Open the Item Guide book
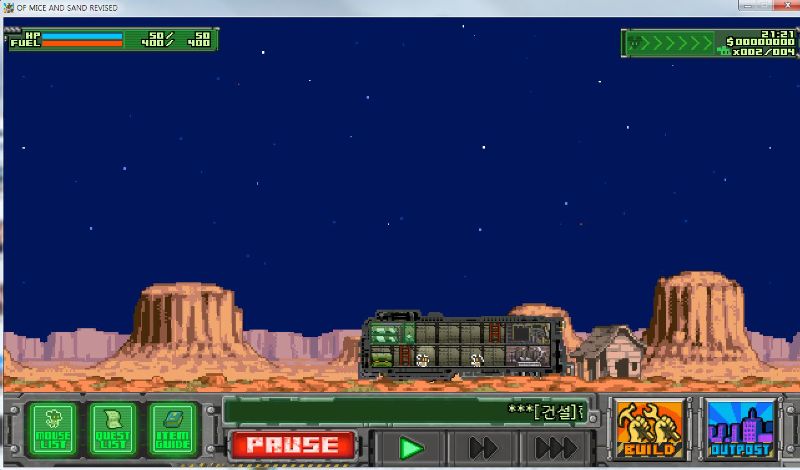Screen dimensions: 800x470 point(172,429)
